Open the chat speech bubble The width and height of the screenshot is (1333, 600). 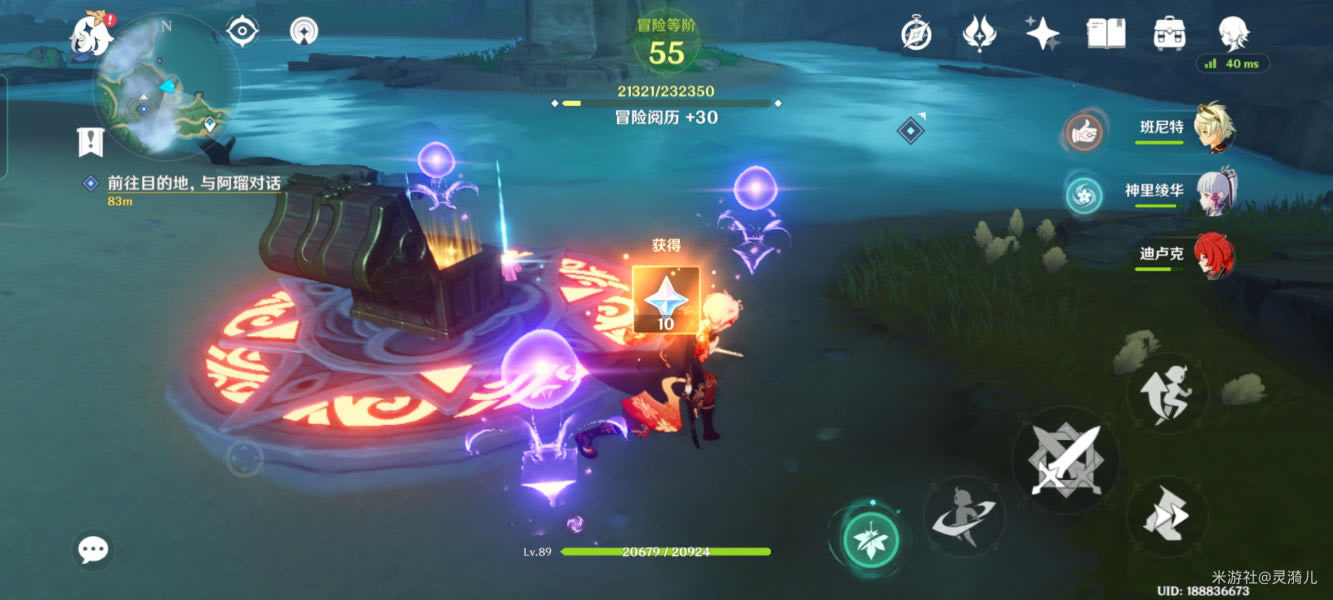point(94,549)
